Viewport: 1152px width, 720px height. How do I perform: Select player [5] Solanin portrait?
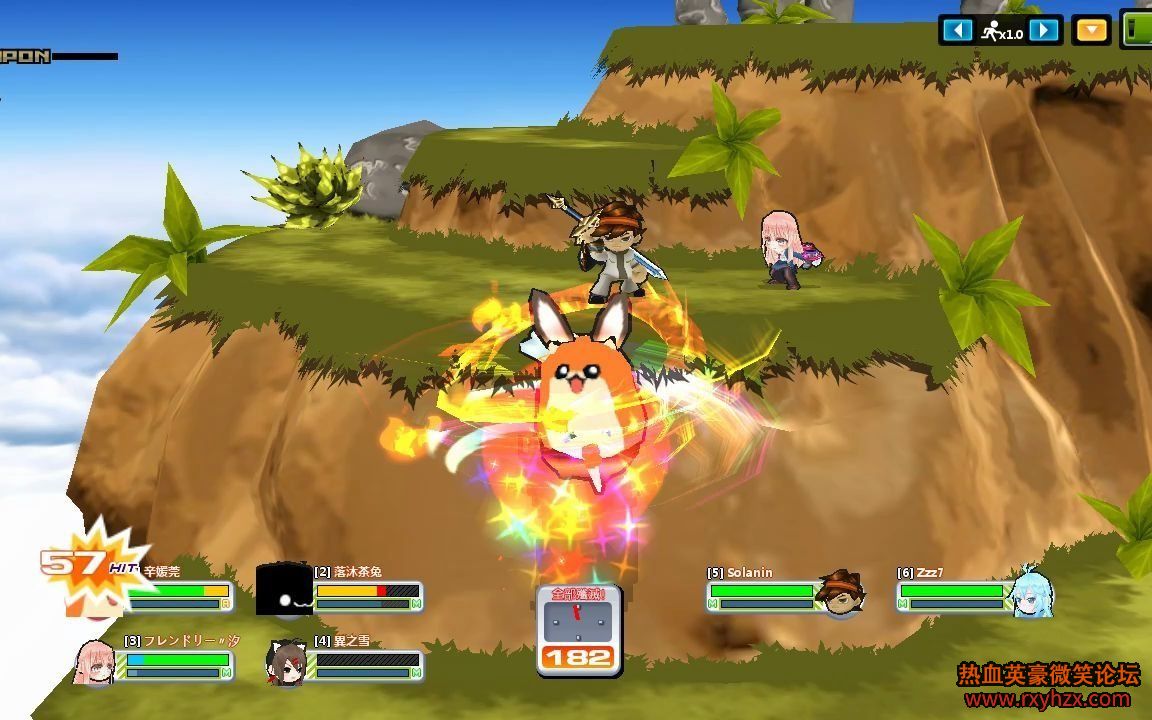click(x=838, y=592)
